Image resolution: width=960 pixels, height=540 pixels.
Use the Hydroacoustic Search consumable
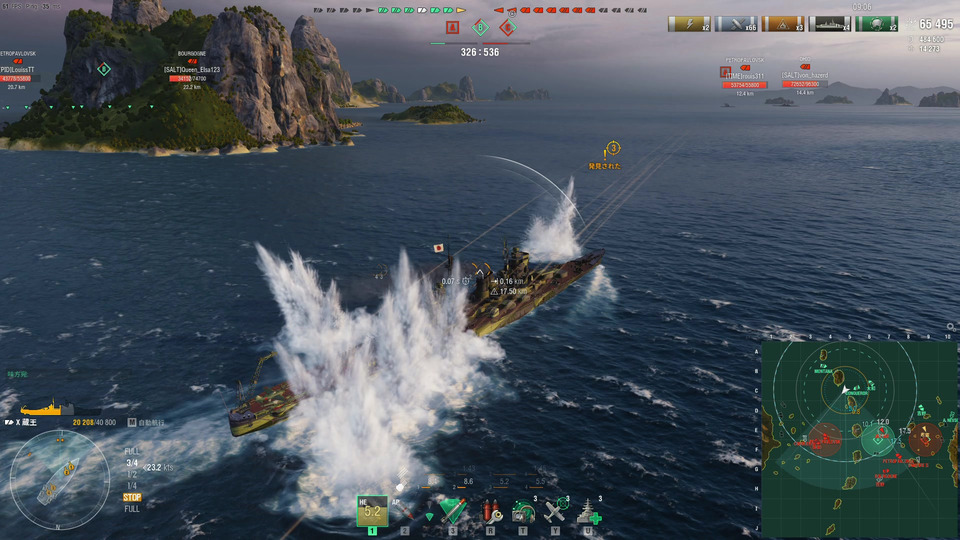coord(522,511)
